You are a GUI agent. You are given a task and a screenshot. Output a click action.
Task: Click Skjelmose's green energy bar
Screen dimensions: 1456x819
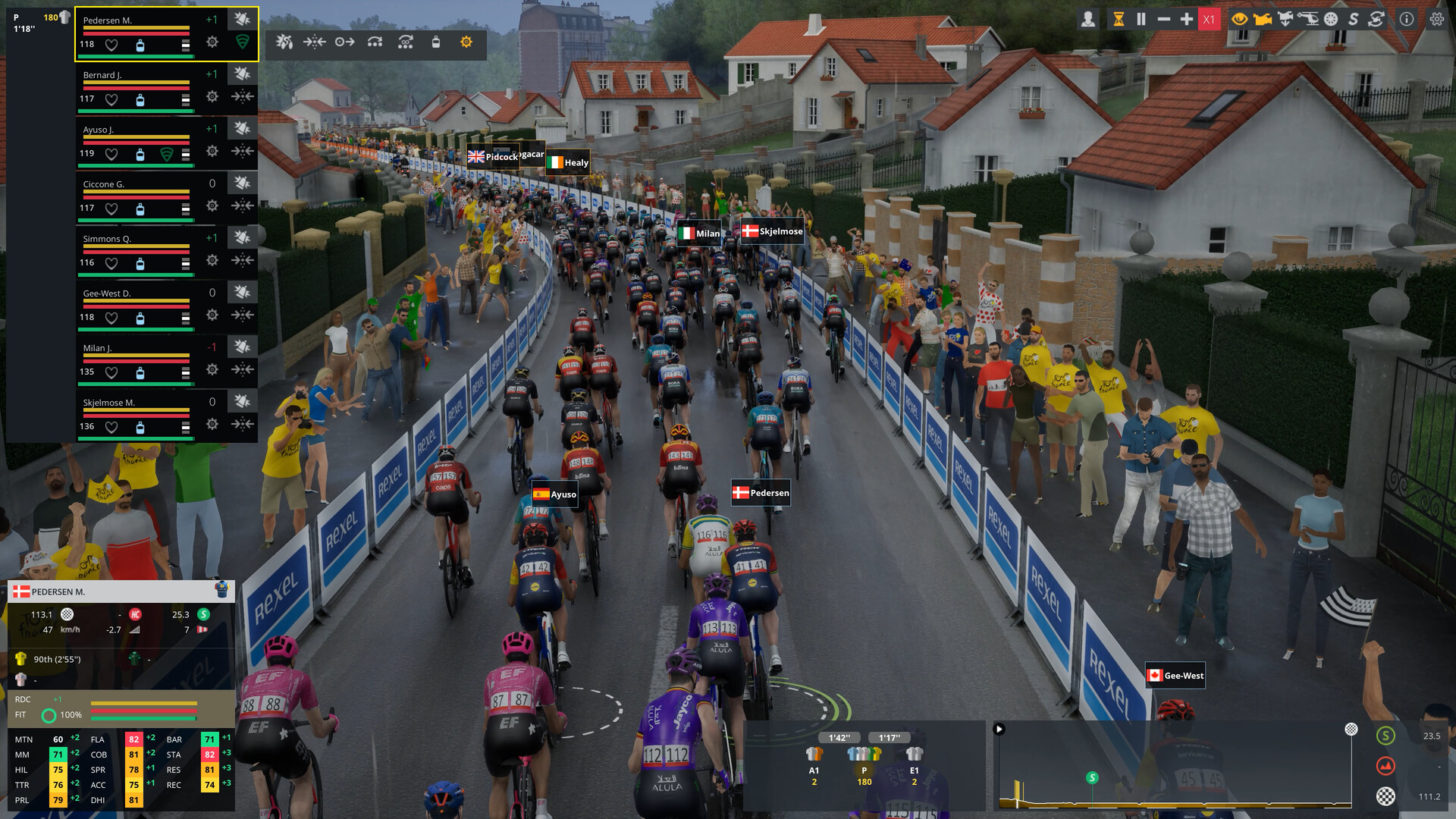pos(136,437)
